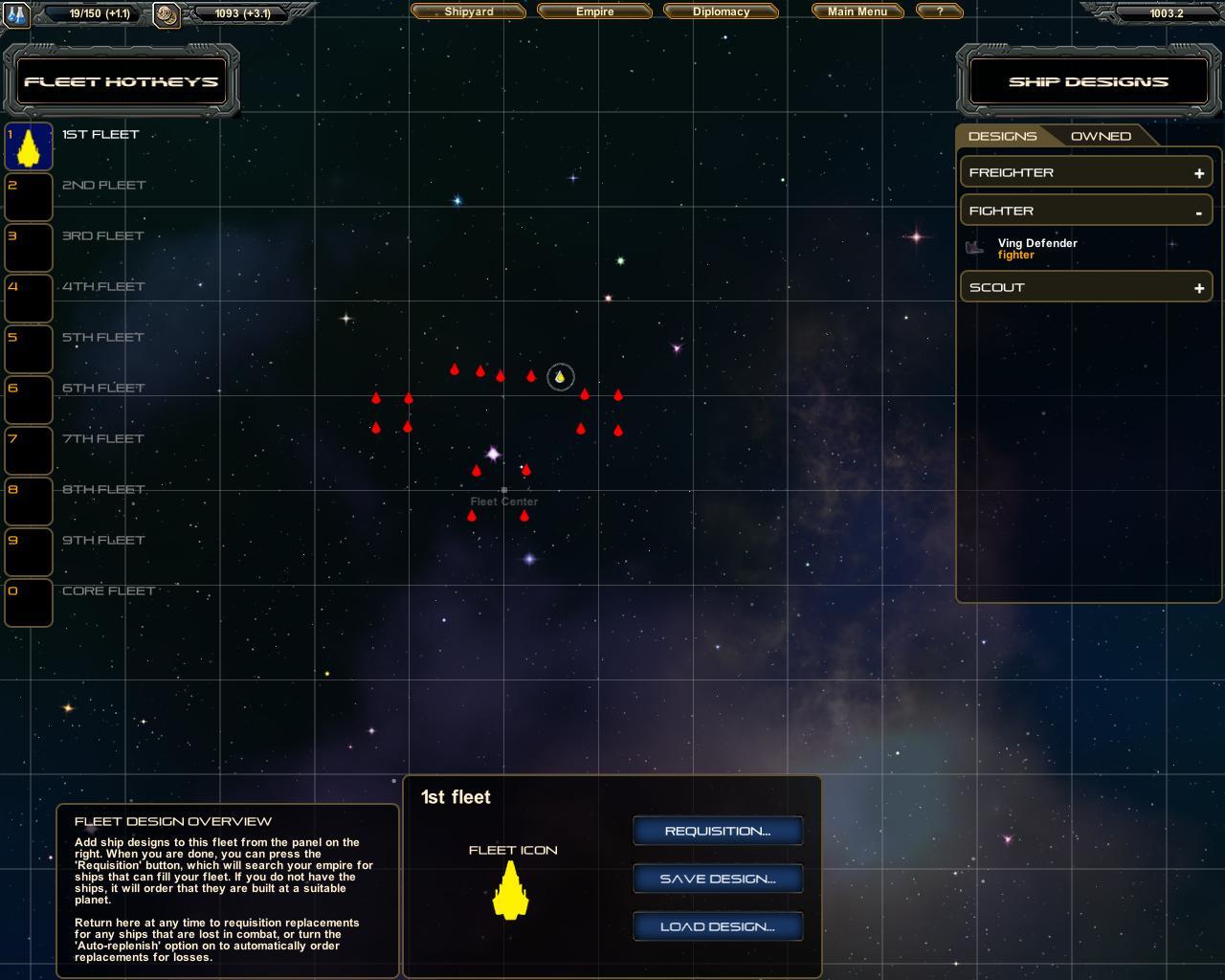This screenshot has width=1225, height=980.
Task: Select the Core Fleet slot
Action: (x=29, y=603)
